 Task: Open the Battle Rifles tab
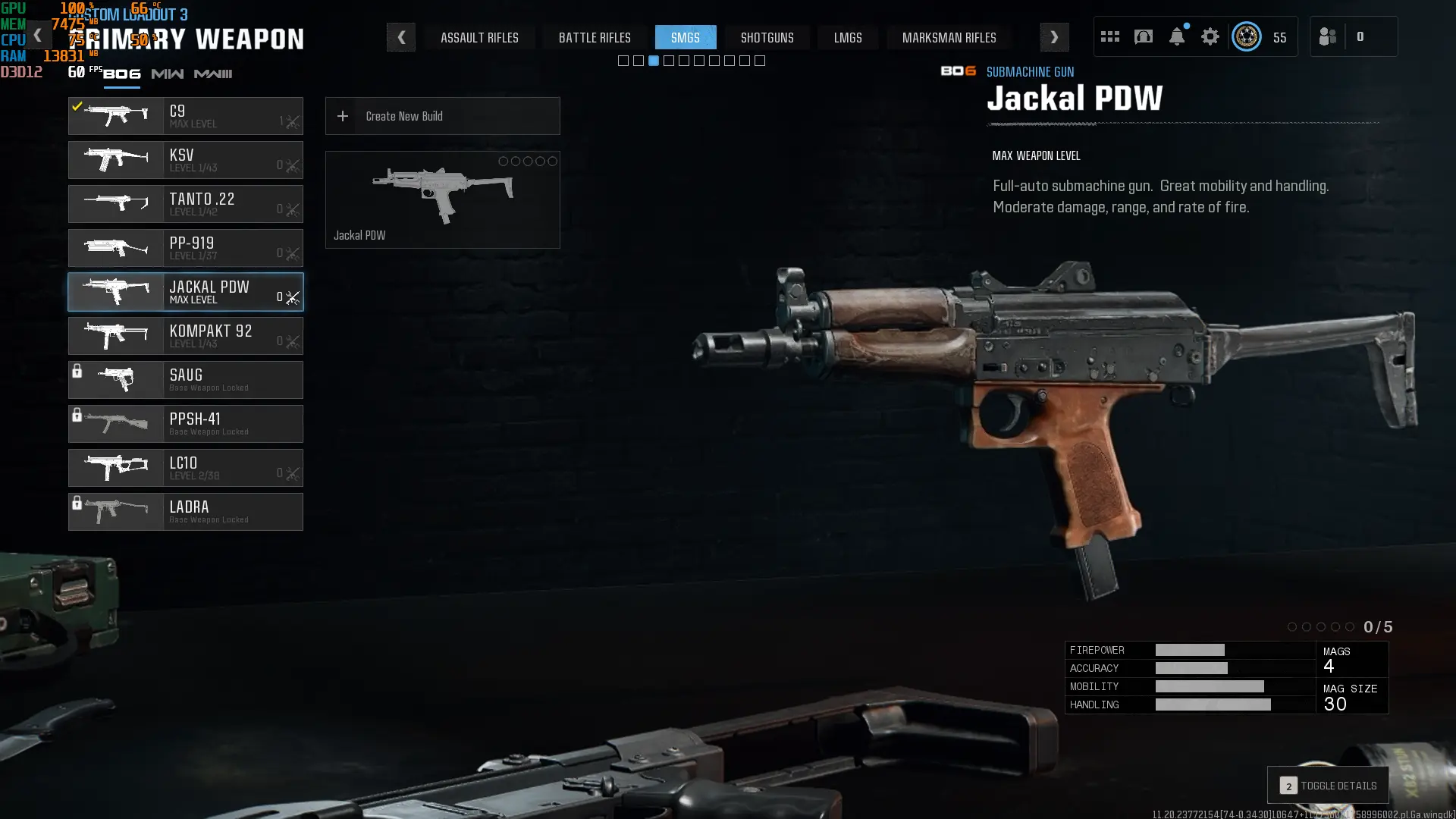[x=595, y=37]
